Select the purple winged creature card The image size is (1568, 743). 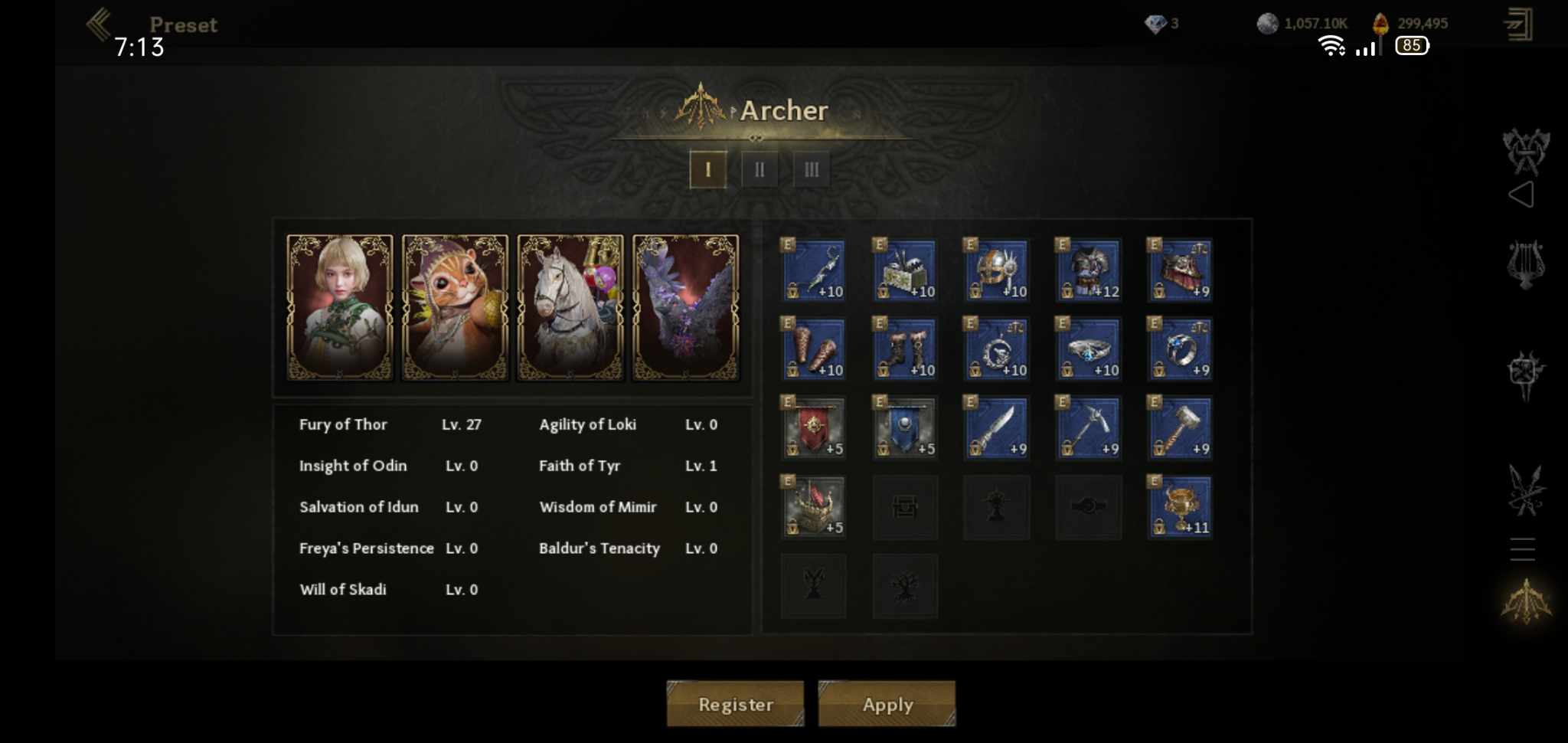click(685, 307)
